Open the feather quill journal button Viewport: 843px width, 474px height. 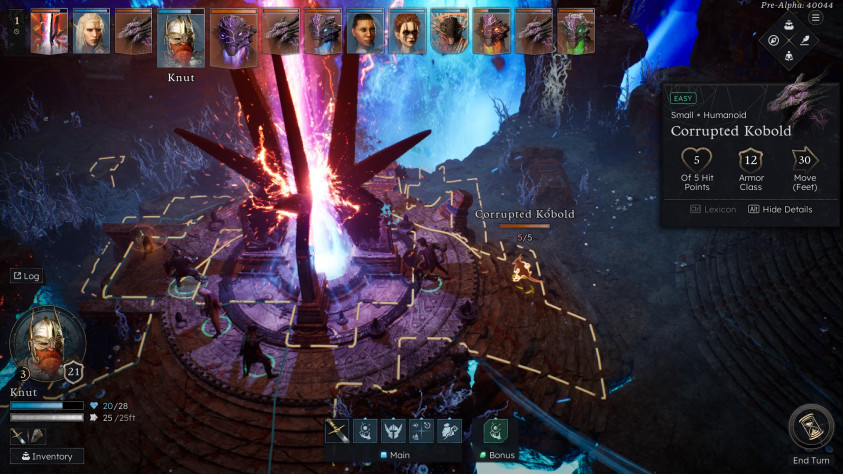pos(804,41)
